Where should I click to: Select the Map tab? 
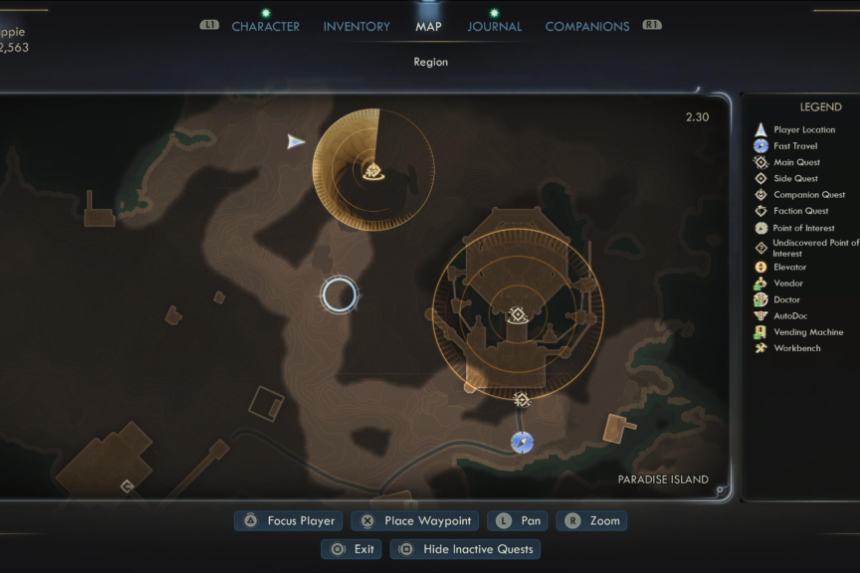[428, 26]
